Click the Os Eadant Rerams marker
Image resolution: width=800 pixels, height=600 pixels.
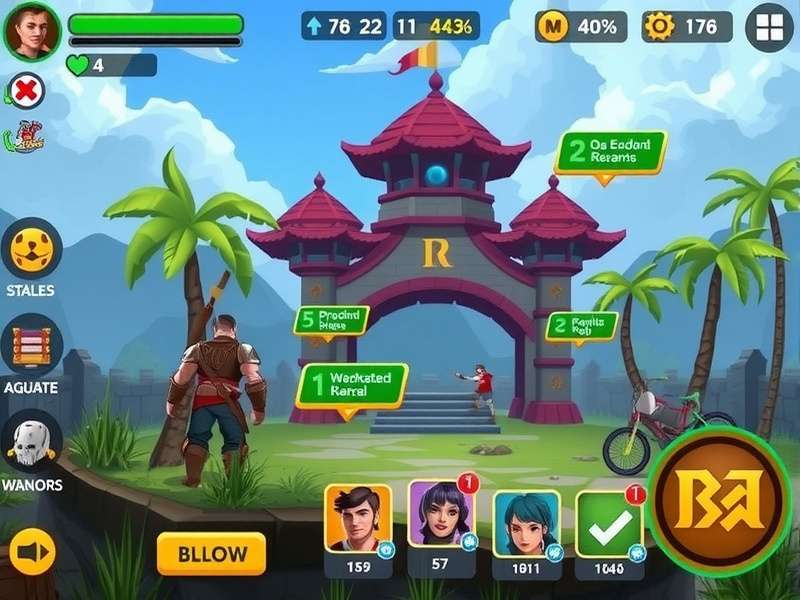pos(610,152)
